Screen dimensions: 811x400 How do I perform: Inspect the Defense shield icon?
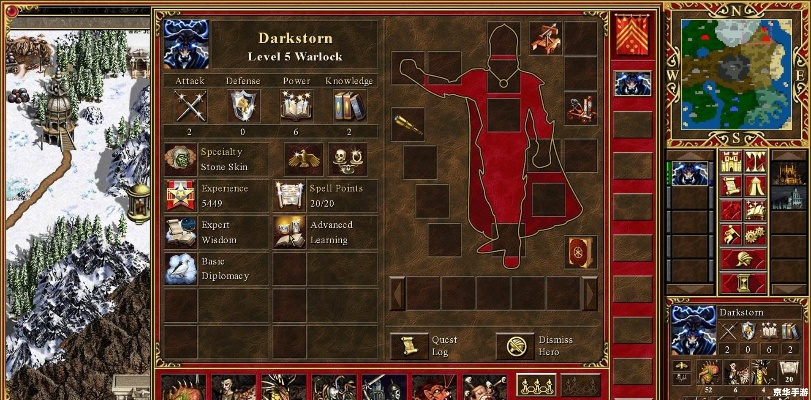point(242,105)
